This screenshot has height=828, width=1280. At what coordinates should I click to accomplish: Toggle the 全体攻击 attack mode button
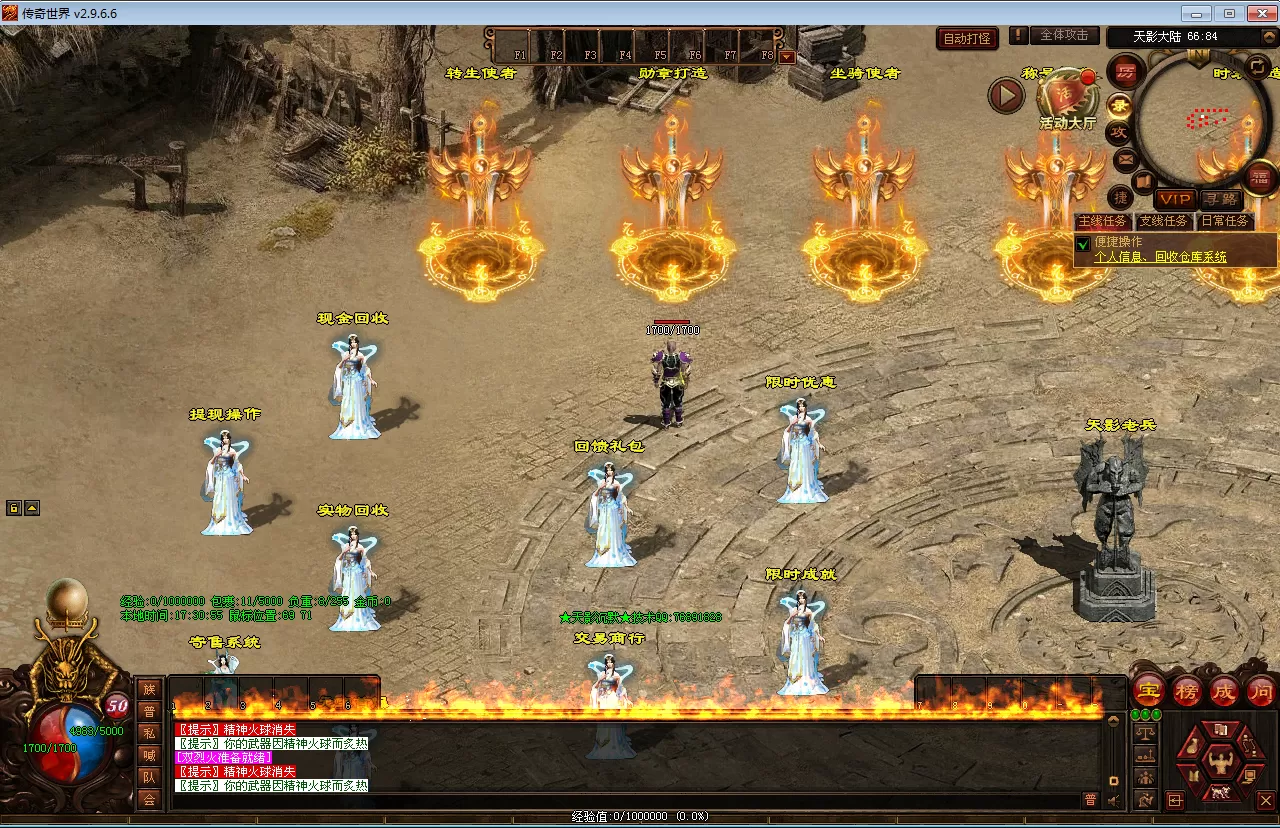(1064, 35)
